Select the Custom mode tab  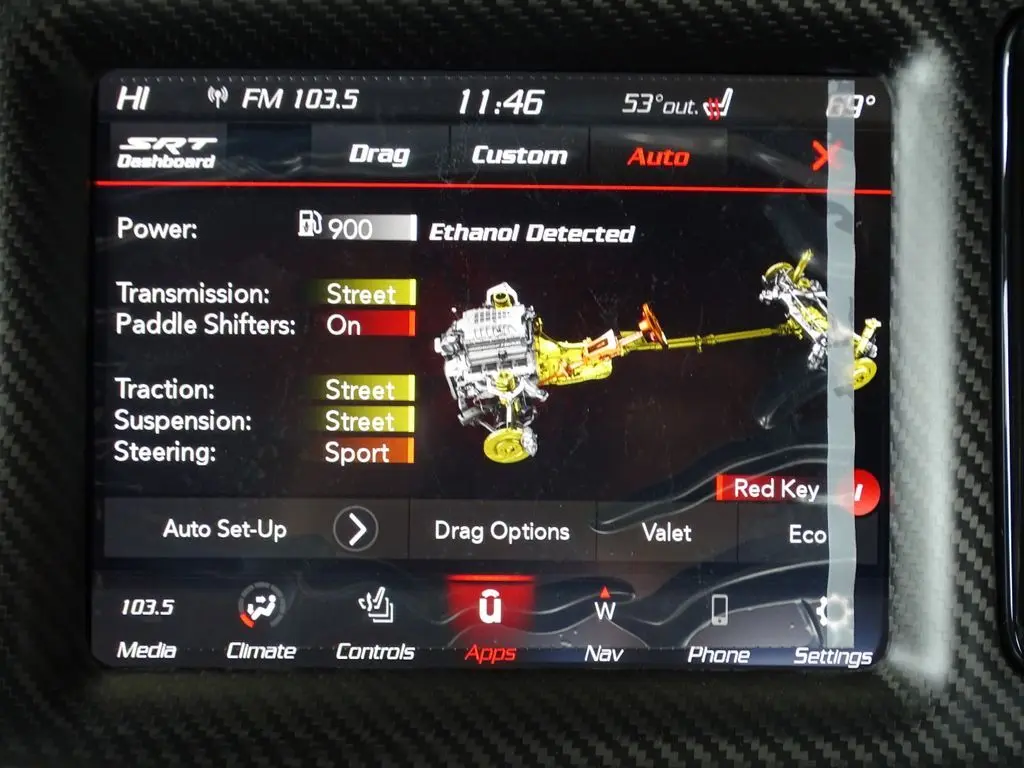click(x=519, y=155)
